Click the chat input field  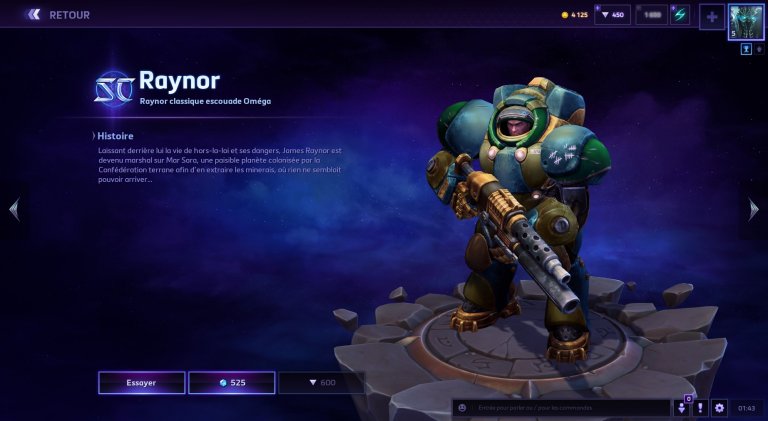570,408
